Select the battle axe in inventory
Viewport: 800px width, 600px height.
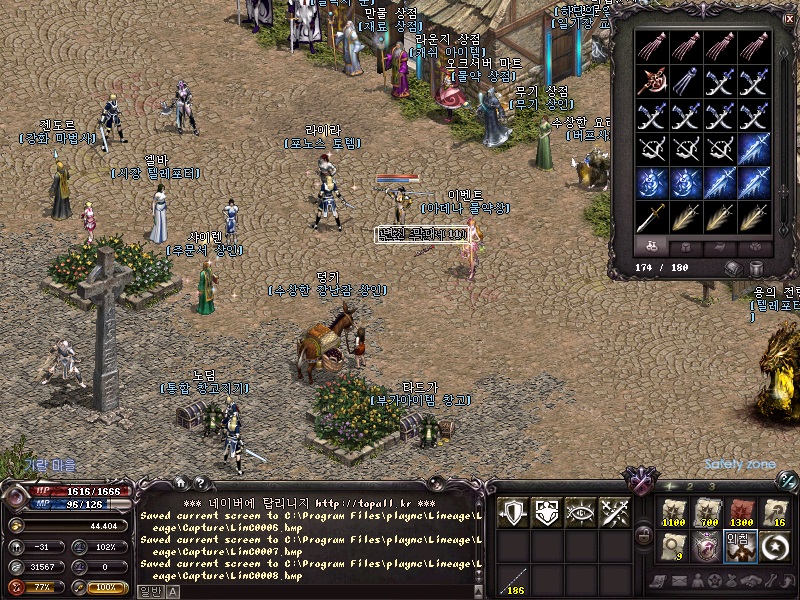pos(652,81)
